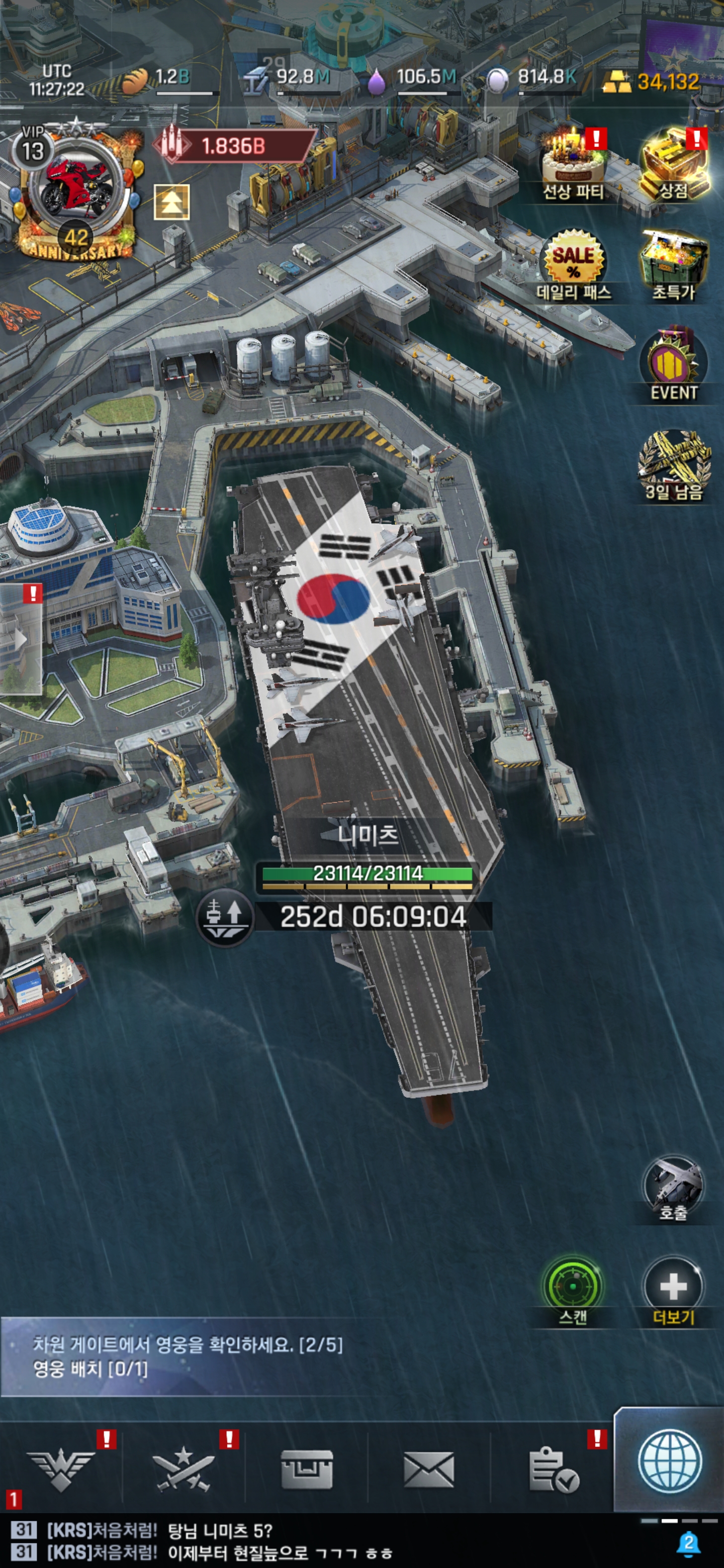Tap the 1.836B combat power banner
The width and height of the screenshot is (724, 1568).
[x=234, y=146]
